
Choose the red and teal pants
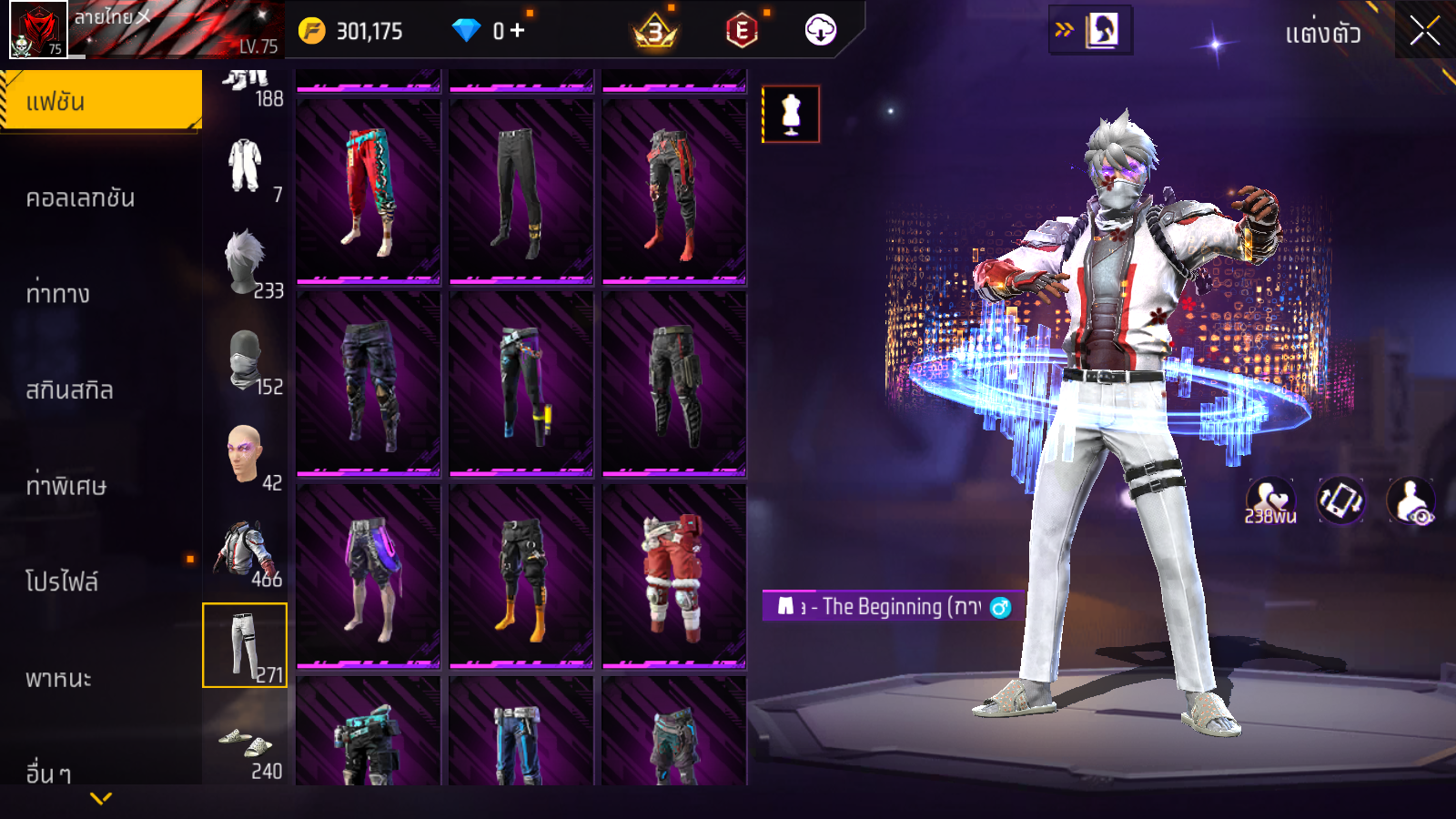tap(369, 191)
